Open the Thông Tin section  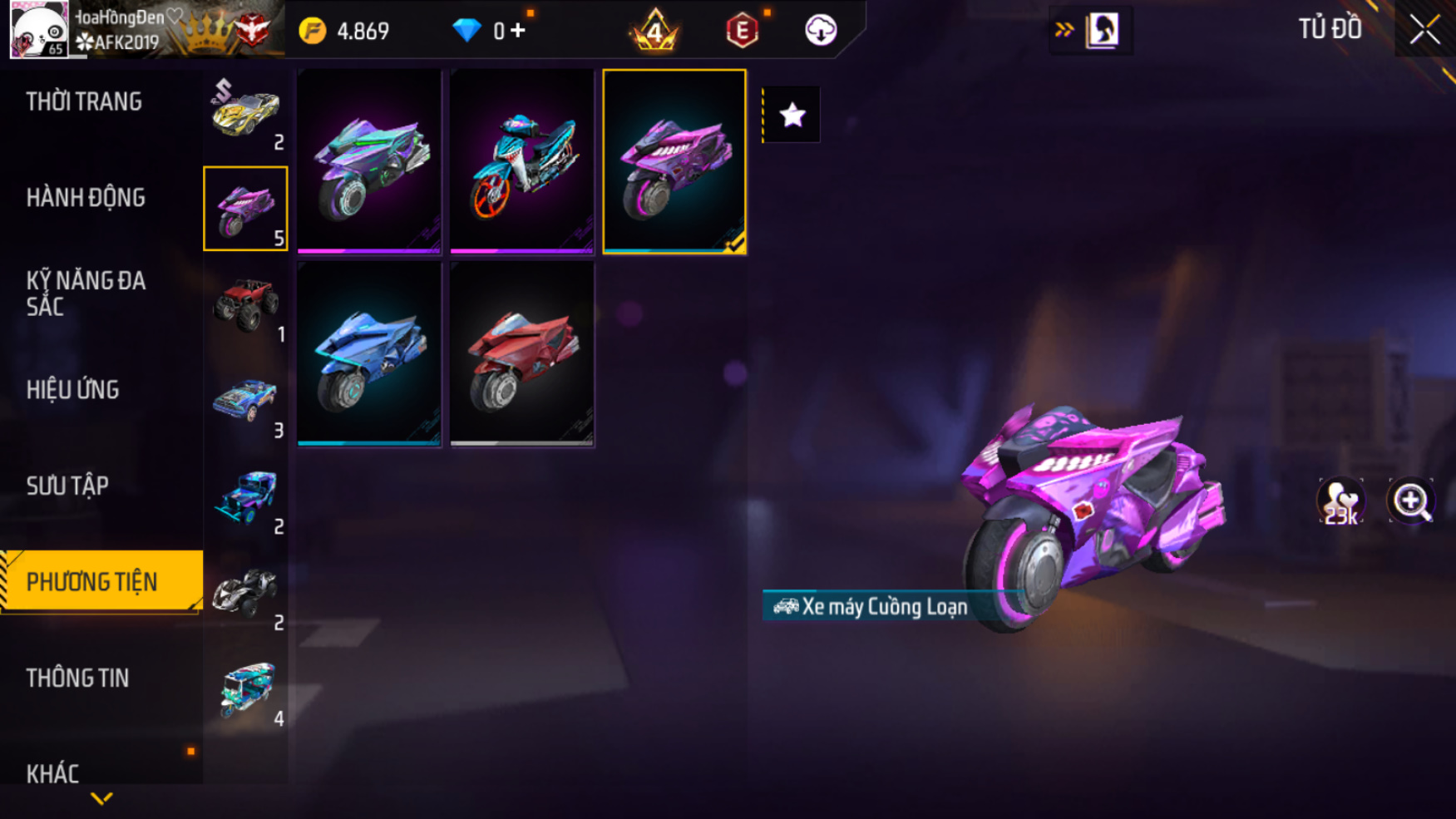coord(77,678)
